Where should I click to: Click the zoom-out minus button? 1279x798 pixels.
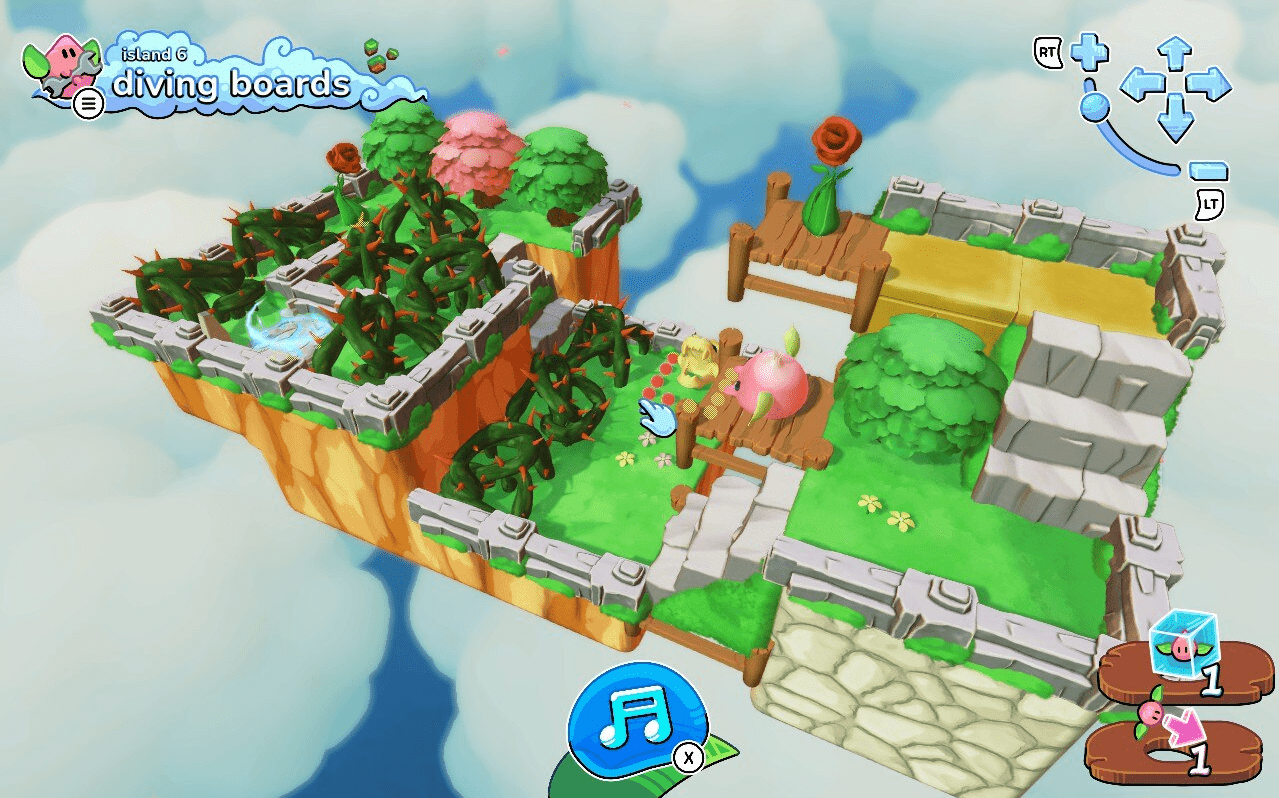pos(1209,171)
